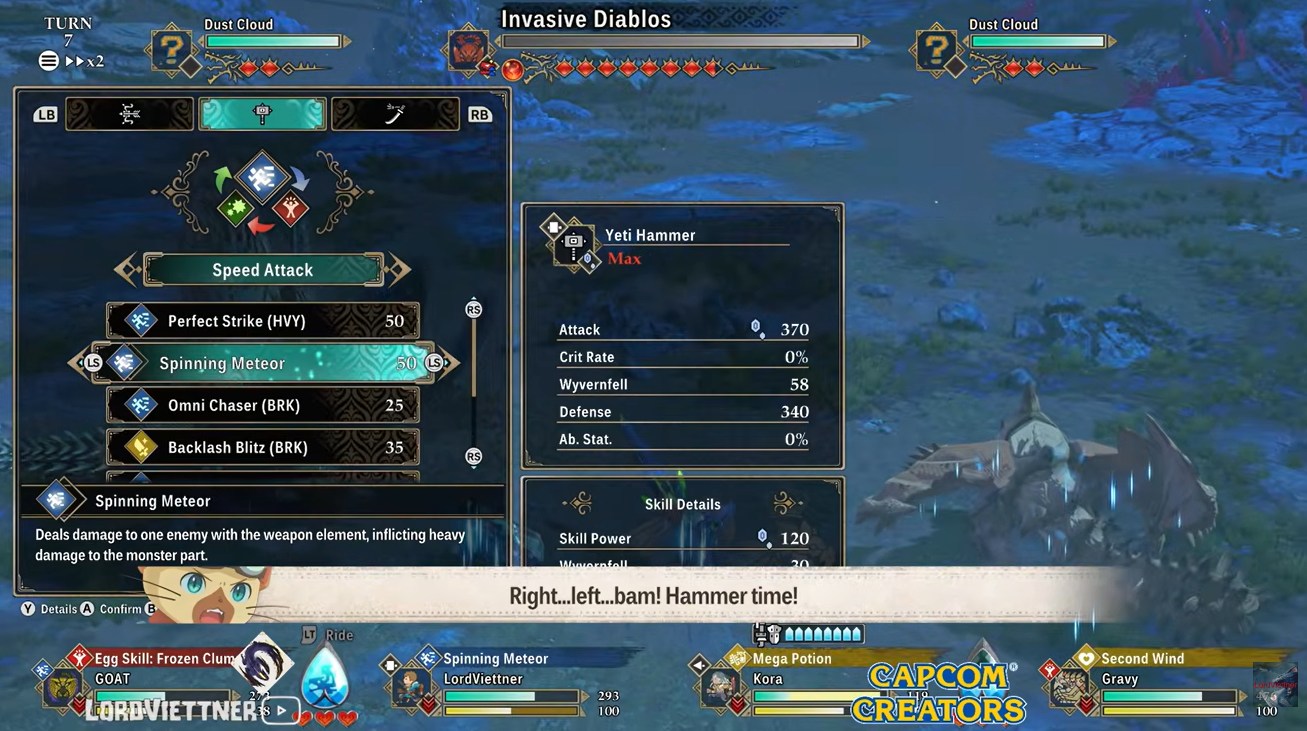Image resolution: width=1307 pixels, height=731 pixels.
Task: Toggle the x2 battle speed control
Action: tap(85, 61)
